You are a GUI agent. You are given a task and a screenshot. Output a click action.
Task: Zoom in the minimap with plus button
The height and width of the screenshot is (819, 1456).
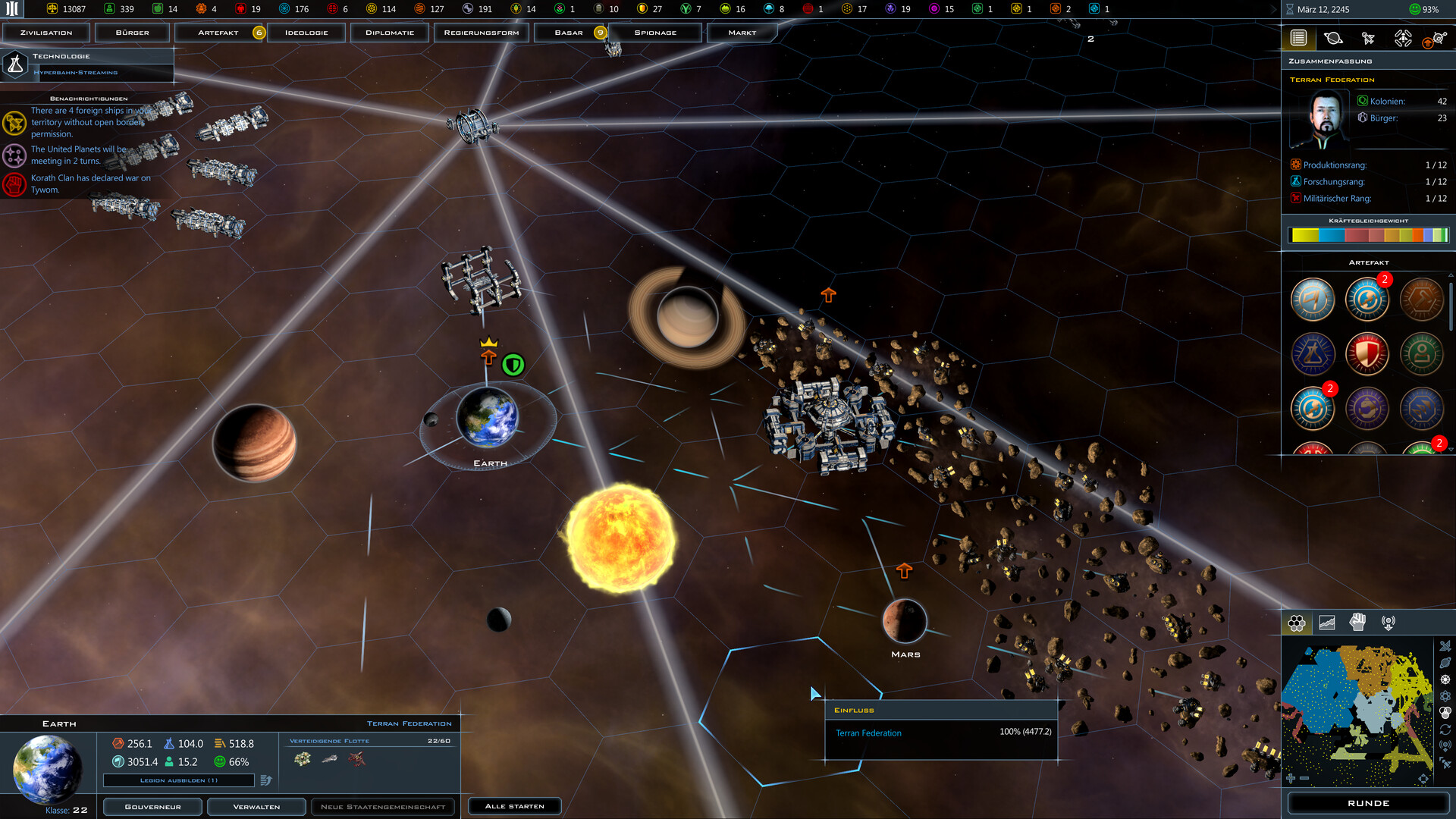point(1291,778)
